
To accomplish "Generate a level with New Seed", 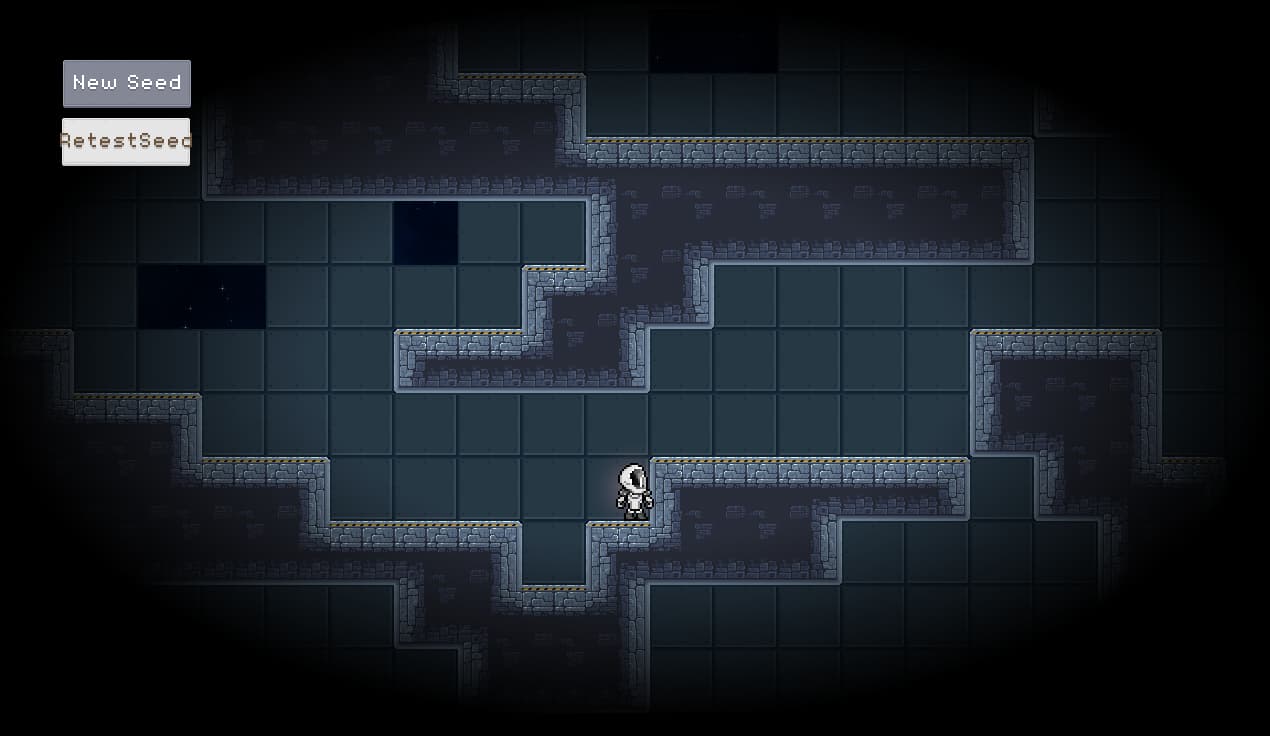I will (x=127, y=83).
